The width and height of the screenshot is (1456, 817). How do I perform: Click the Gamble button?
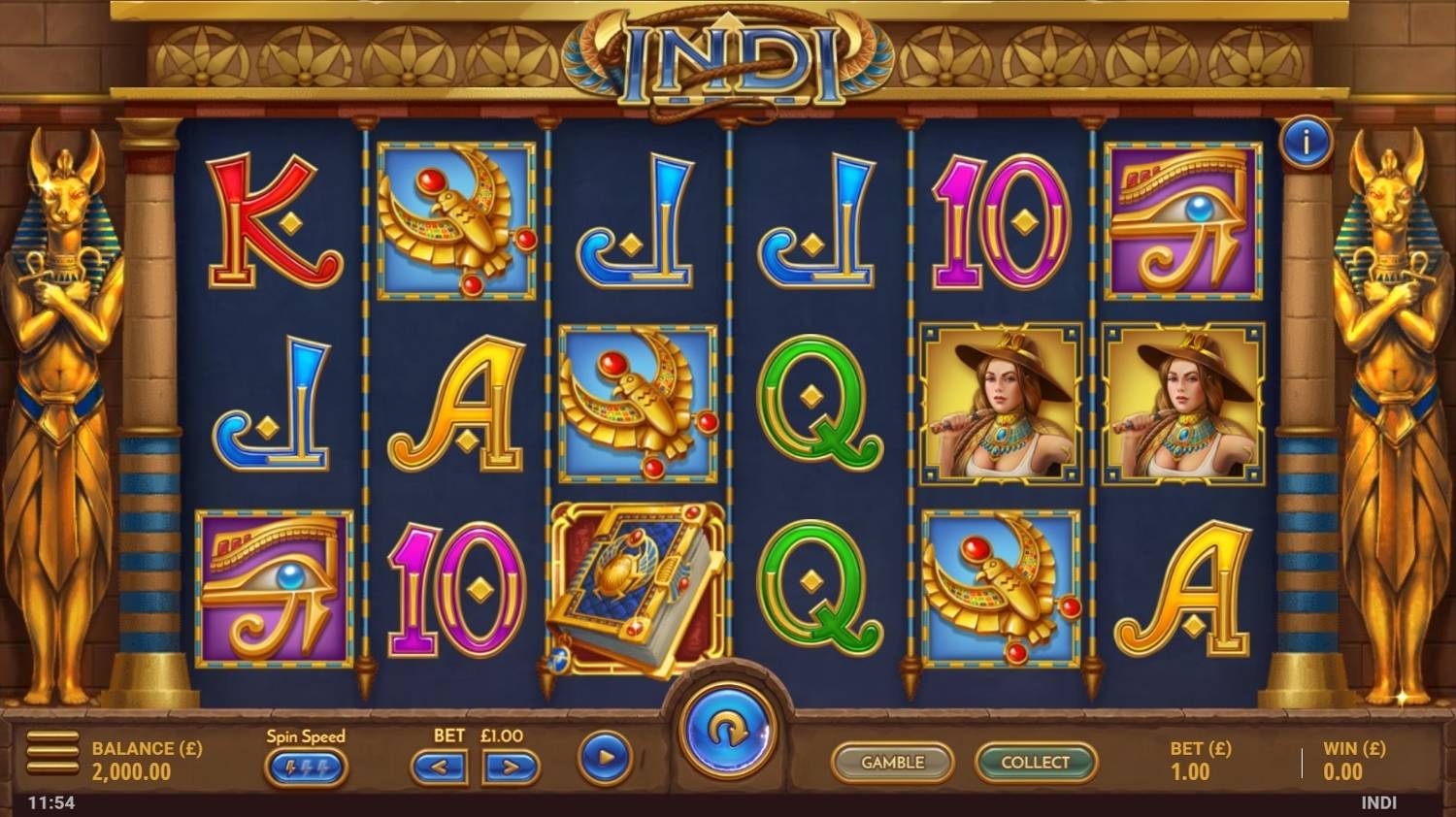(892, 763)
